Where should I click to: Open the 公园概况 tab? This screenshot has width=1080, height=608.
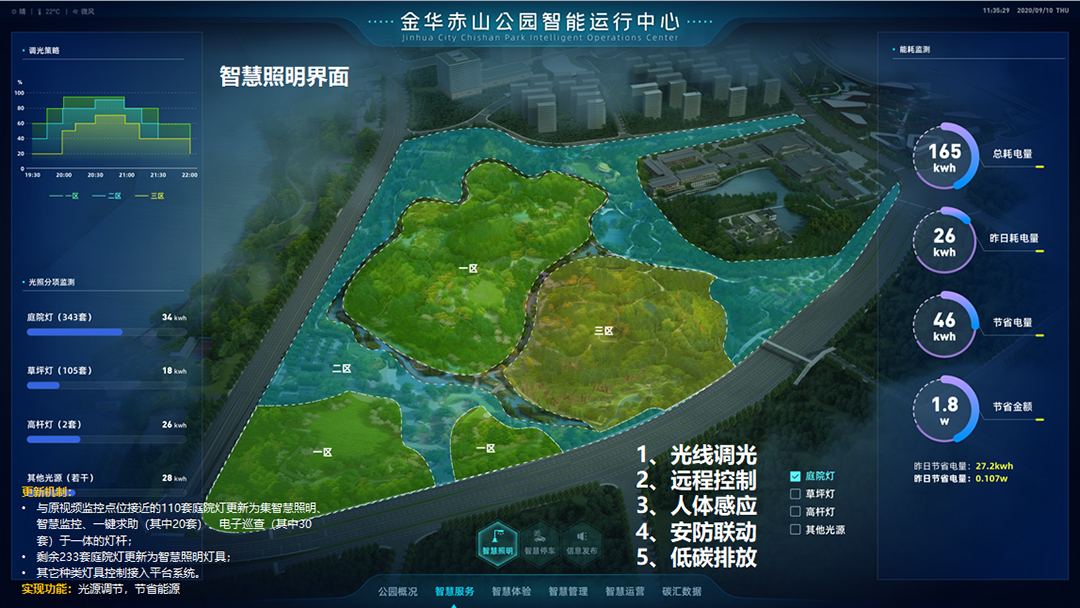[x=397, y=591]
